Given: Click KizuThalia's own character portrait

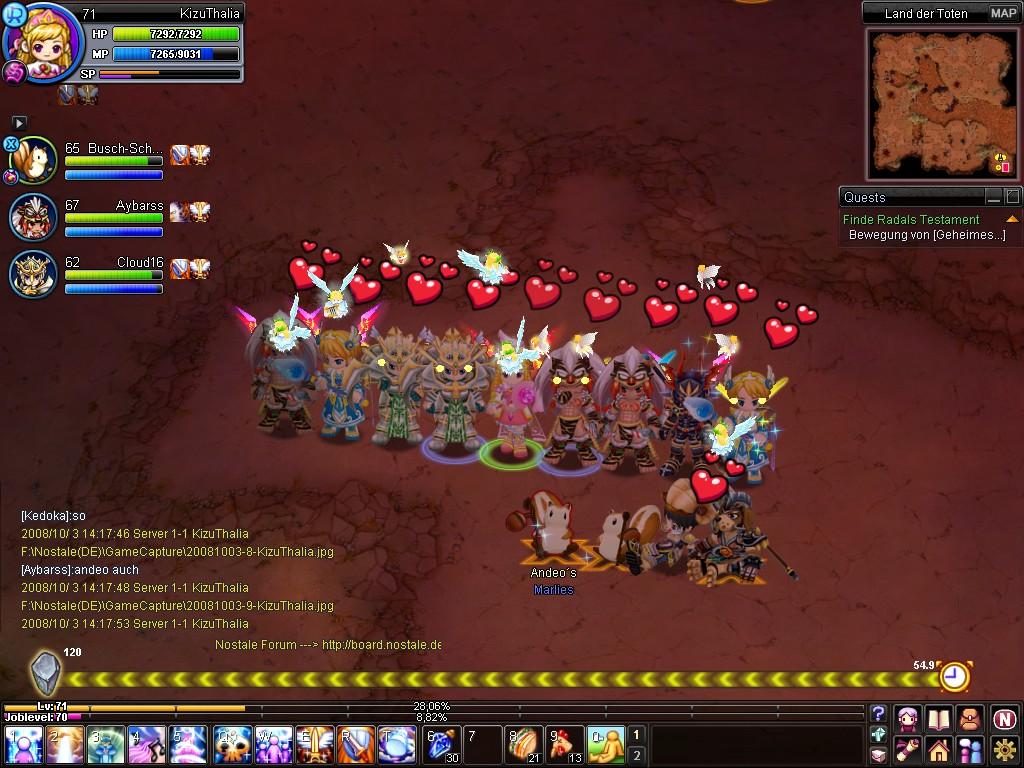Looking at the screenshot, I should pos(43,43).
